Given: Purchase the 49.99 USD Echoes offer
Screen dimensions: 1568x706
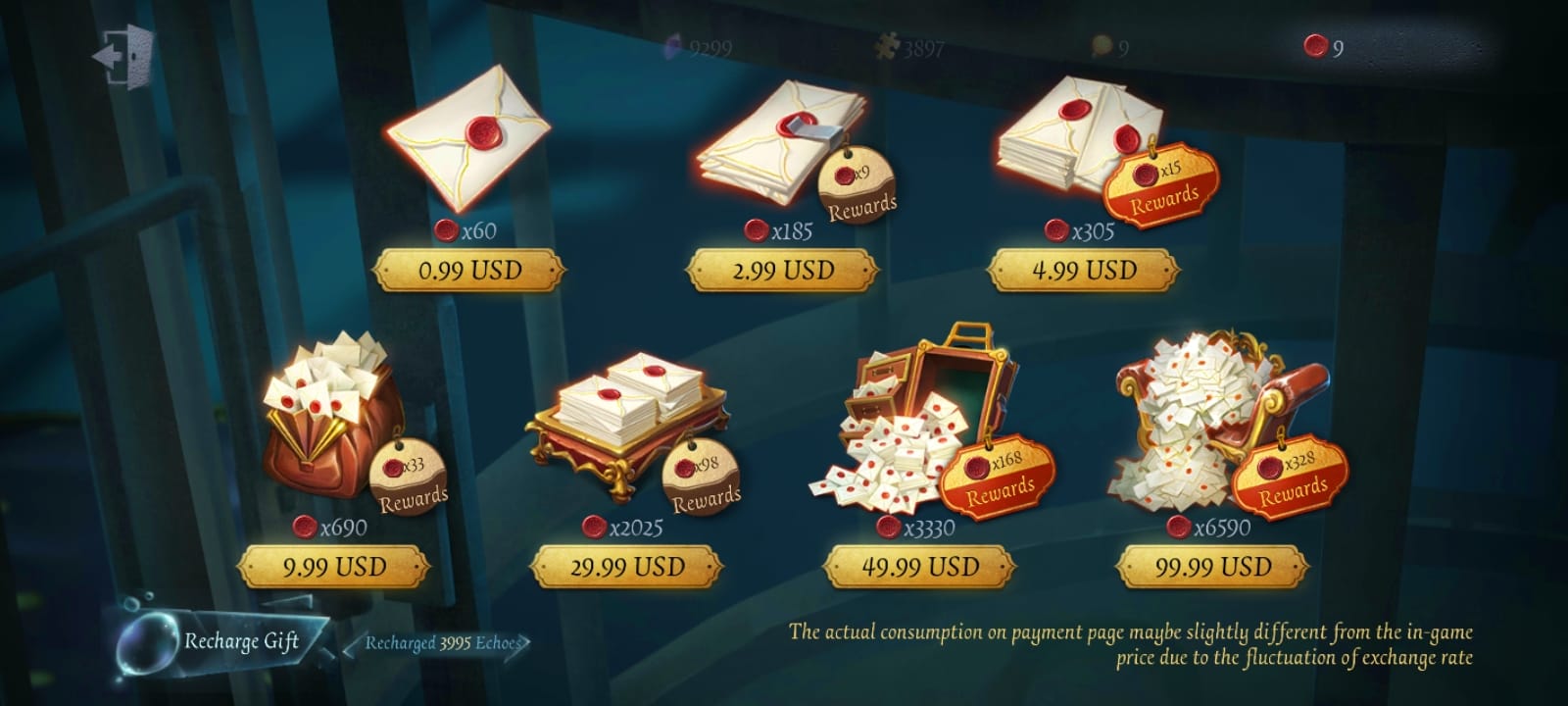Looking at the screenshot, I should point(921,563).
